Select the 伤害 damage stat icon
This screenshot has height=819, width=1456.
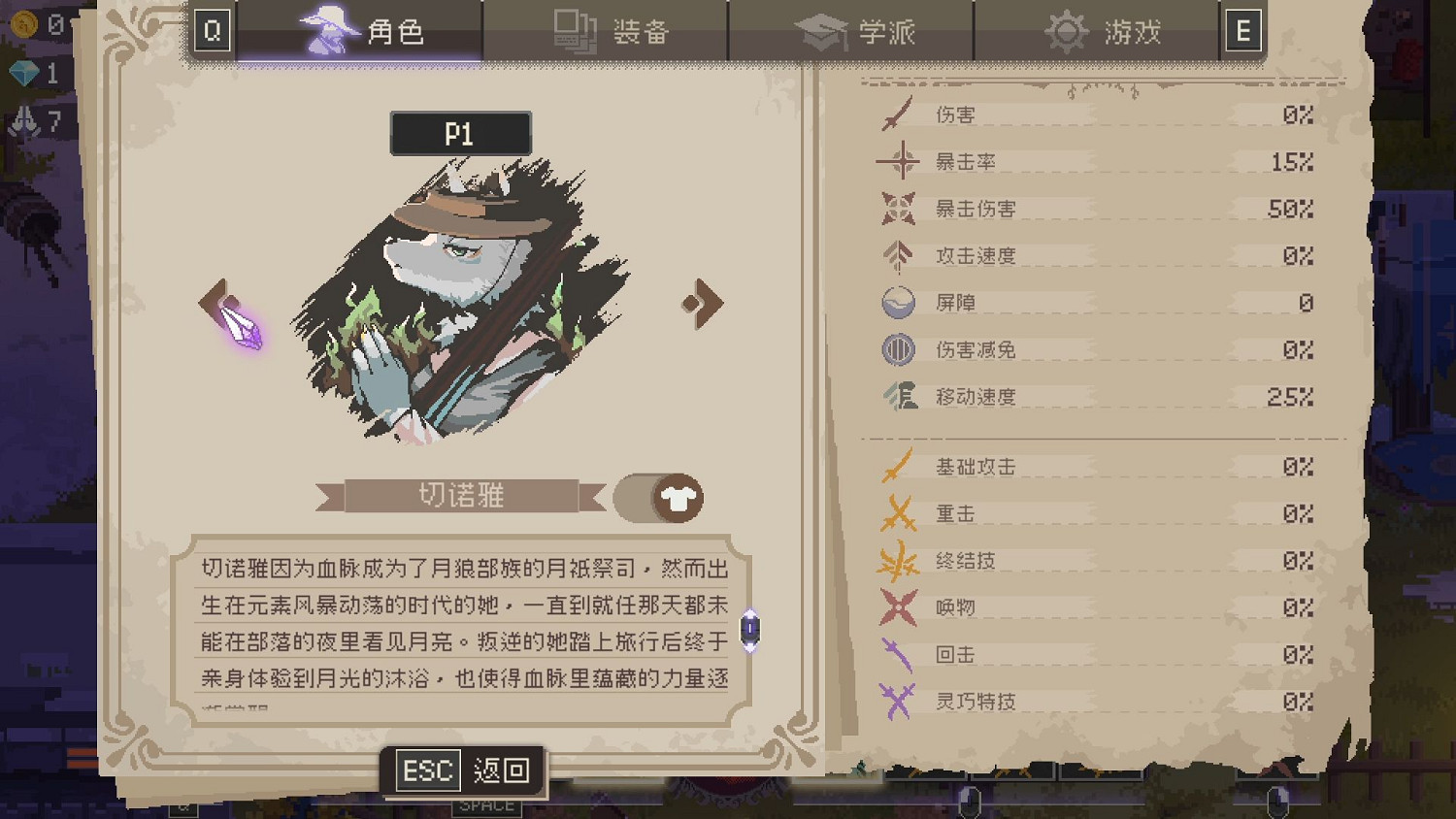coord(899,114)
